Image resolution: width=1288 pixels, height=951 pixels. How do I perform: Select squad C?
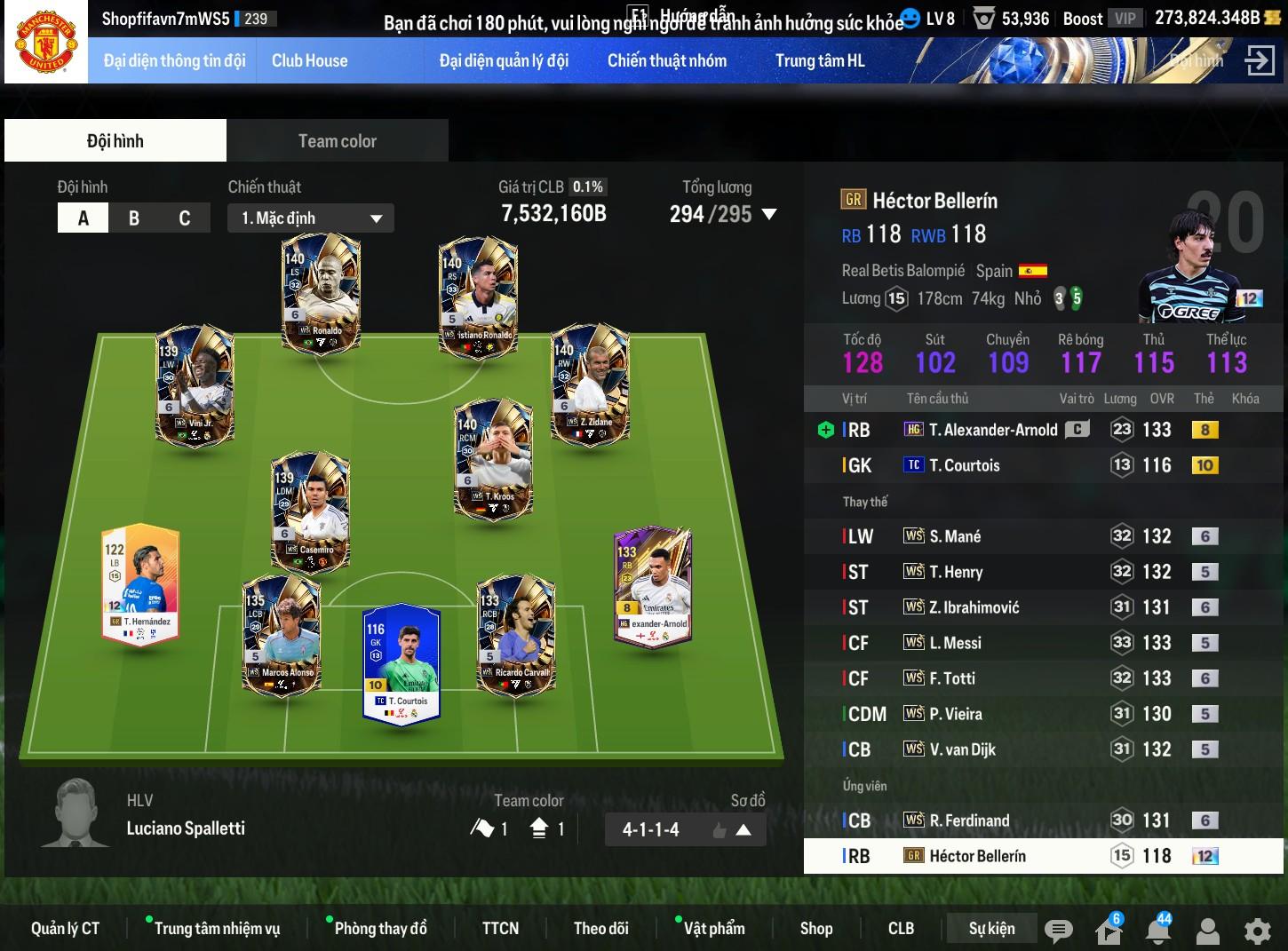point(184,218)
